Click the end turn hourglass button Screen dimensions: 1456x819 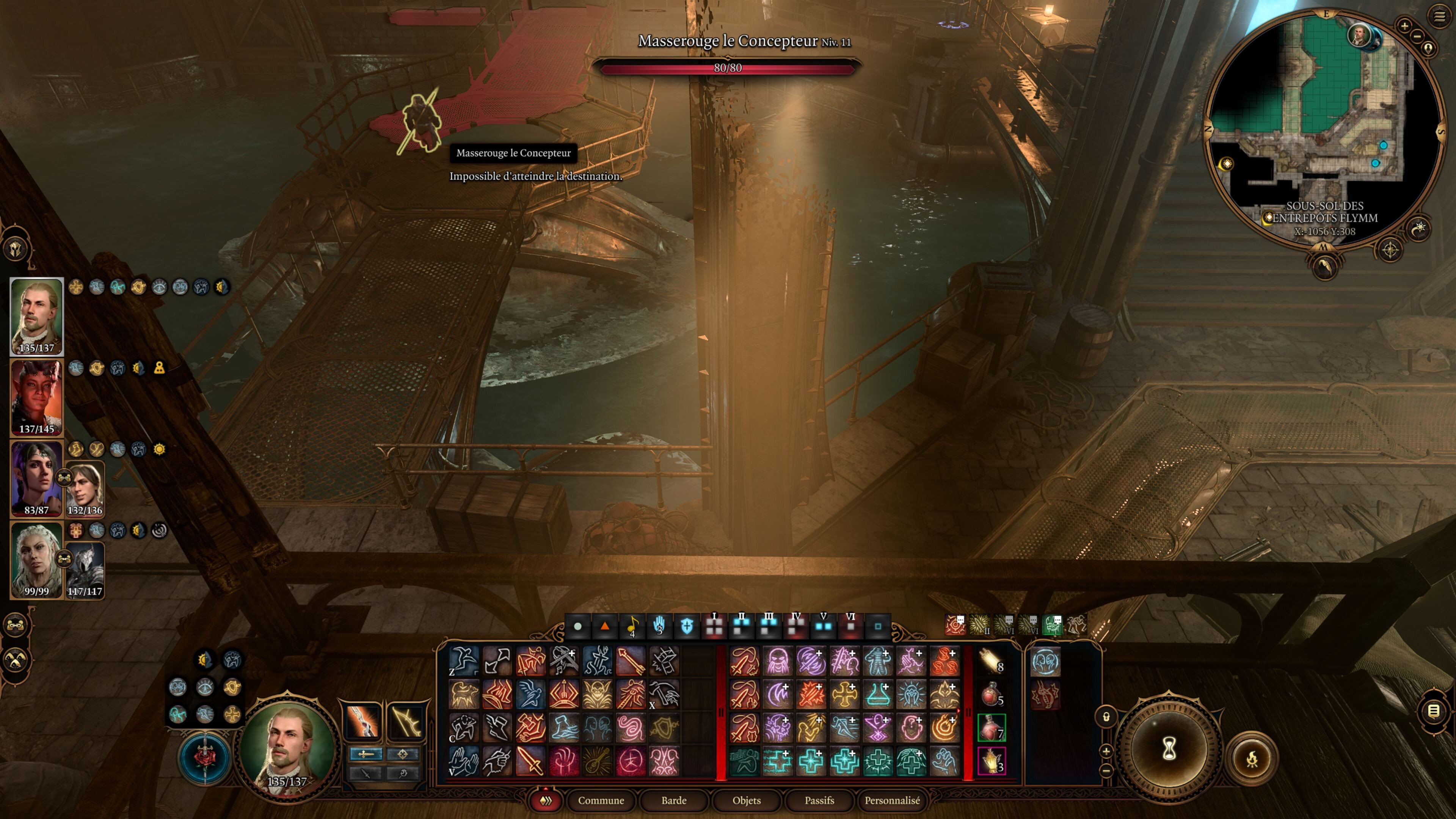pos(1169,749)
